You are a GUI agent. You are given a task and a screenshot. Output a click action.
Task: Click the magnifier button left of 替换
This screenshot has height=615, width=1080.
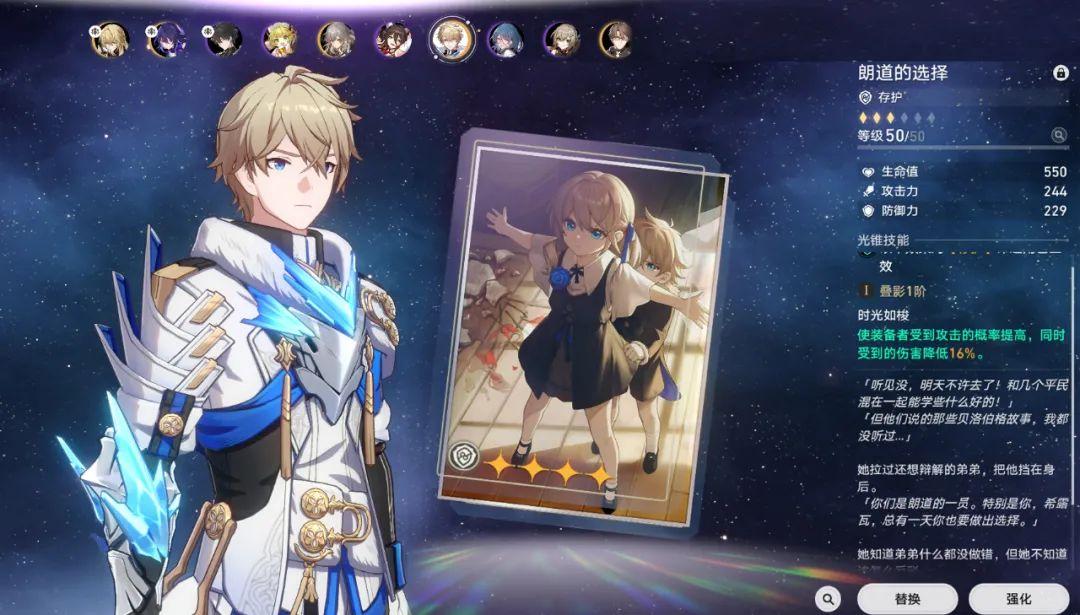click(x=827, y=598)
